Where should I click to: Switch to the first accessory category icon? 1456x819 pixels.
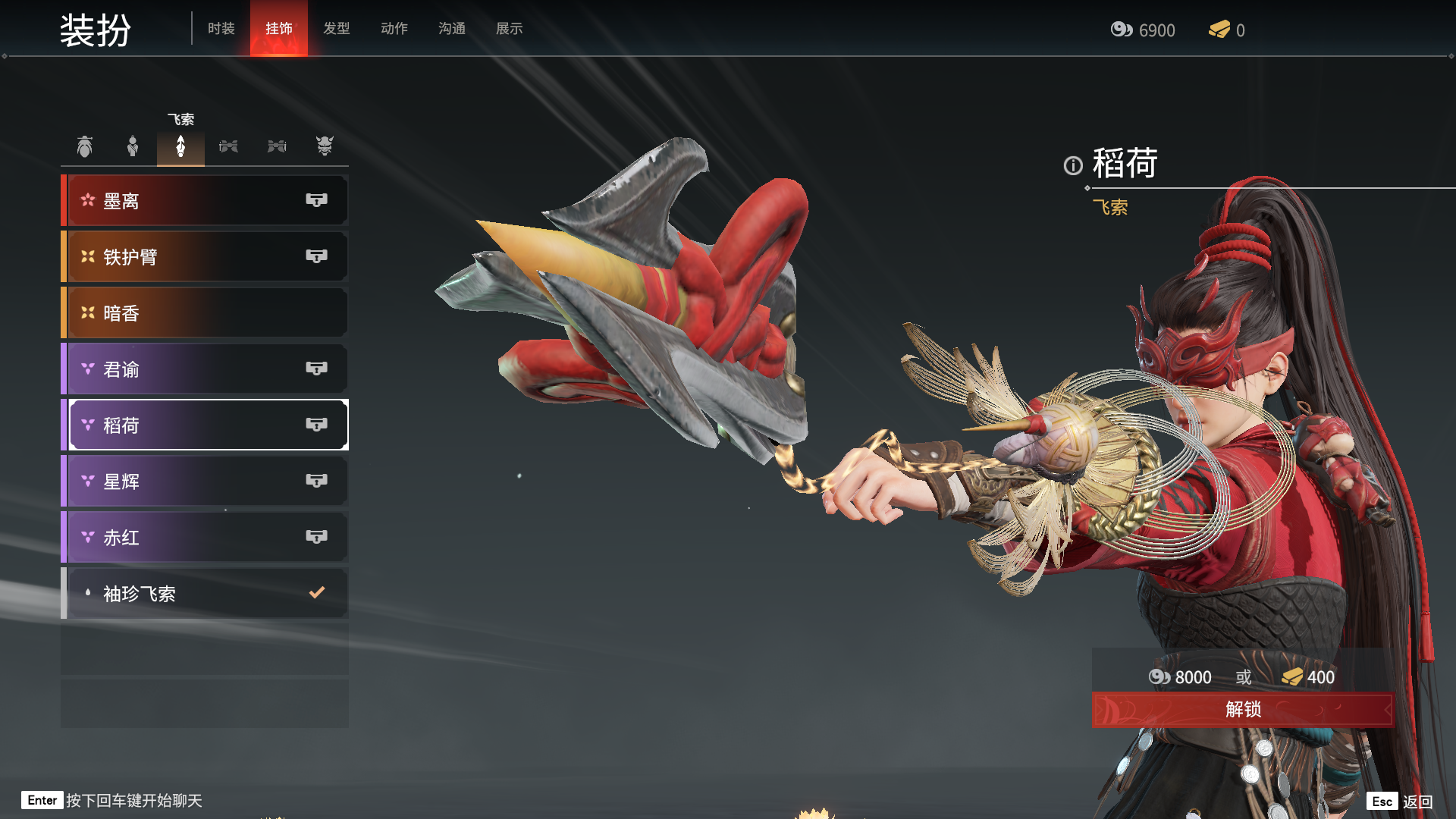point(85,146)
